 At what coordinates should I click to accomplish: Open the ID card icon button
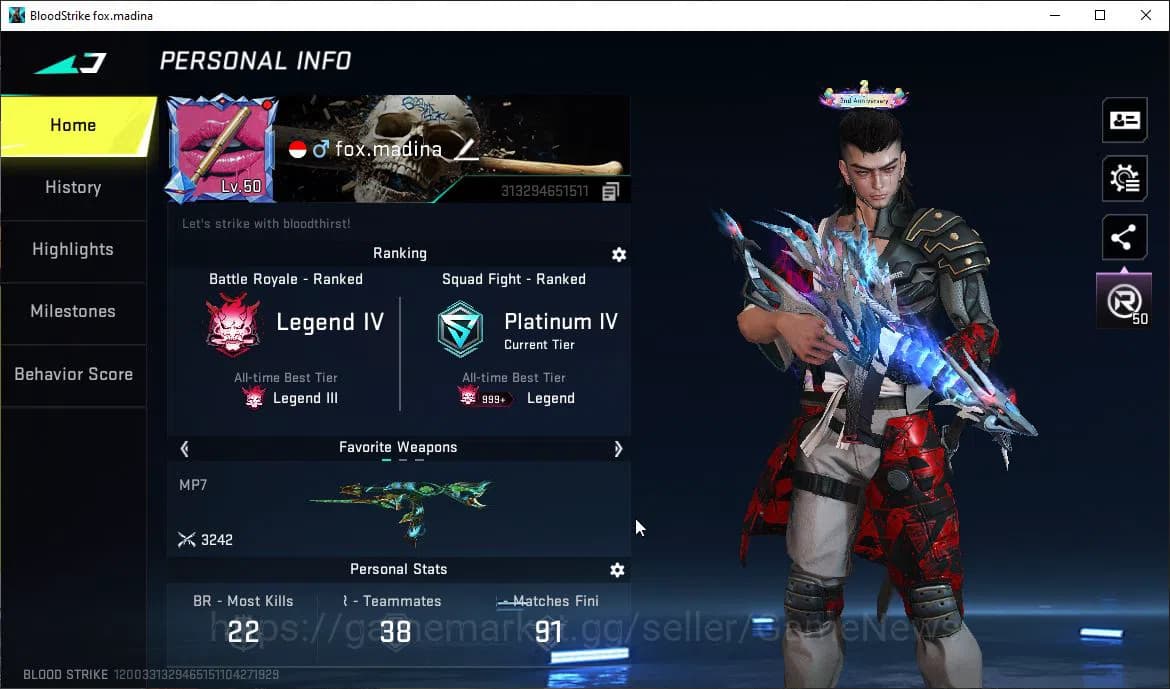[x=1124, y=120]
